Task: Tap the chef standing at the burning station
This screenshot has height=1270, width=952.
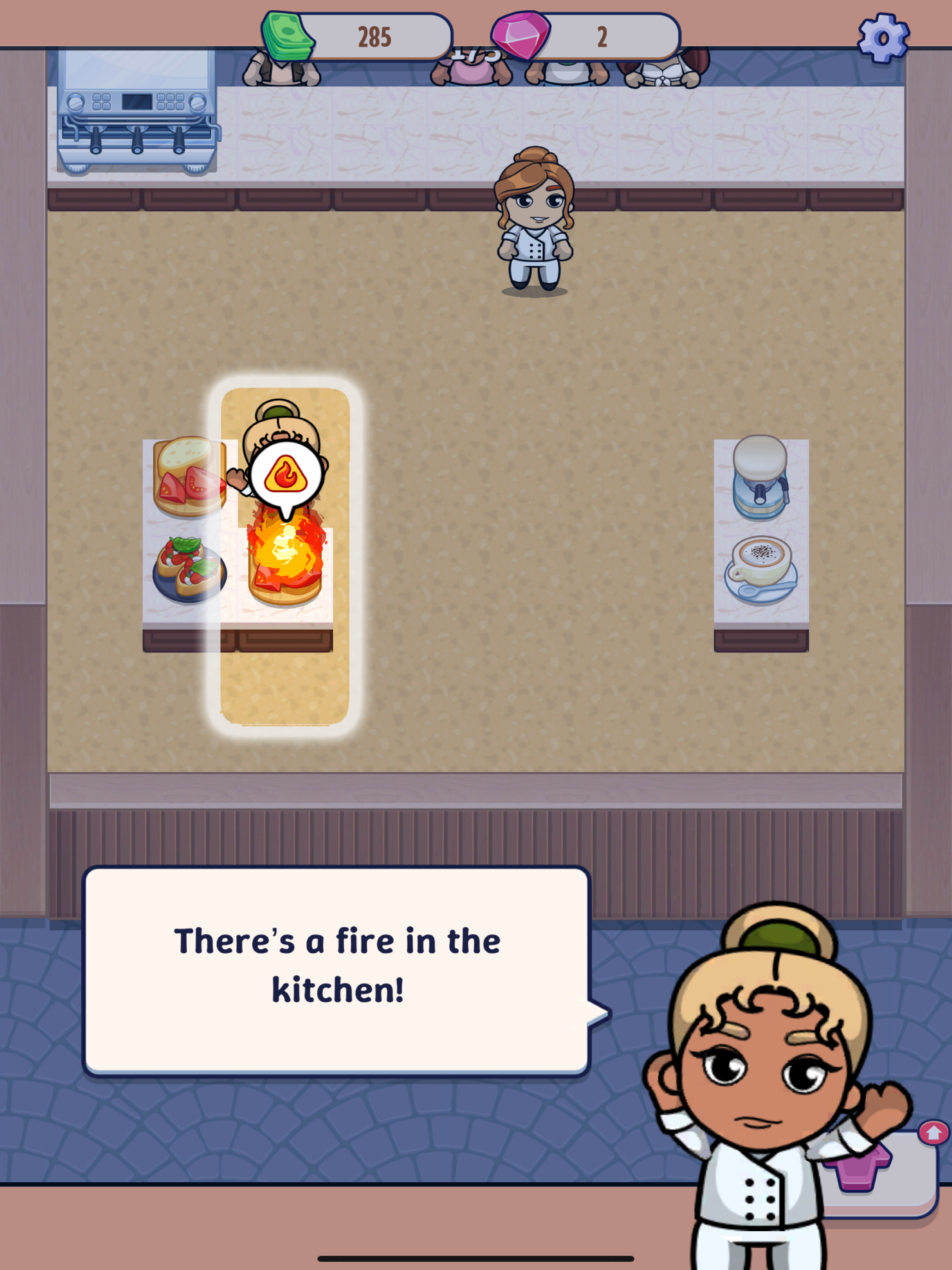Action: click(x=281, y=428)
